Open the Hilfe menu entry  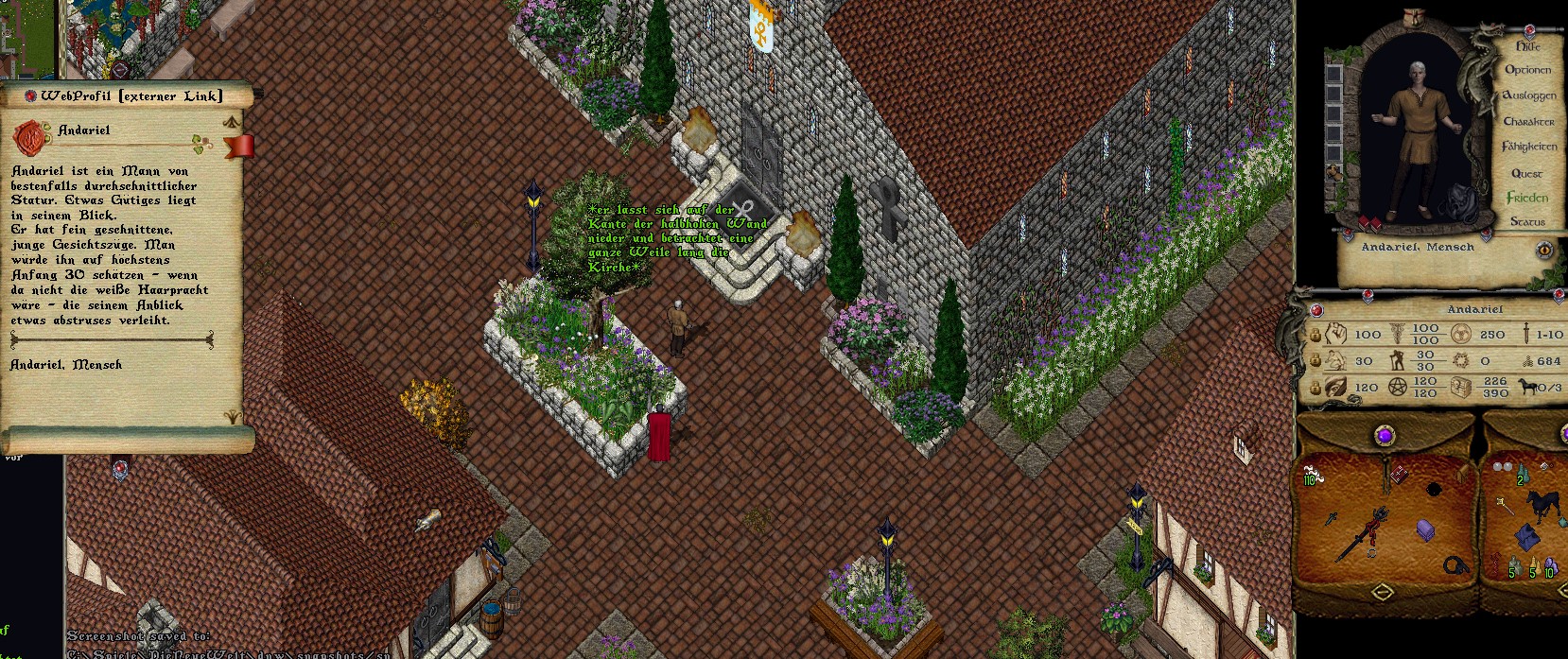click(x=1527, y=45)
